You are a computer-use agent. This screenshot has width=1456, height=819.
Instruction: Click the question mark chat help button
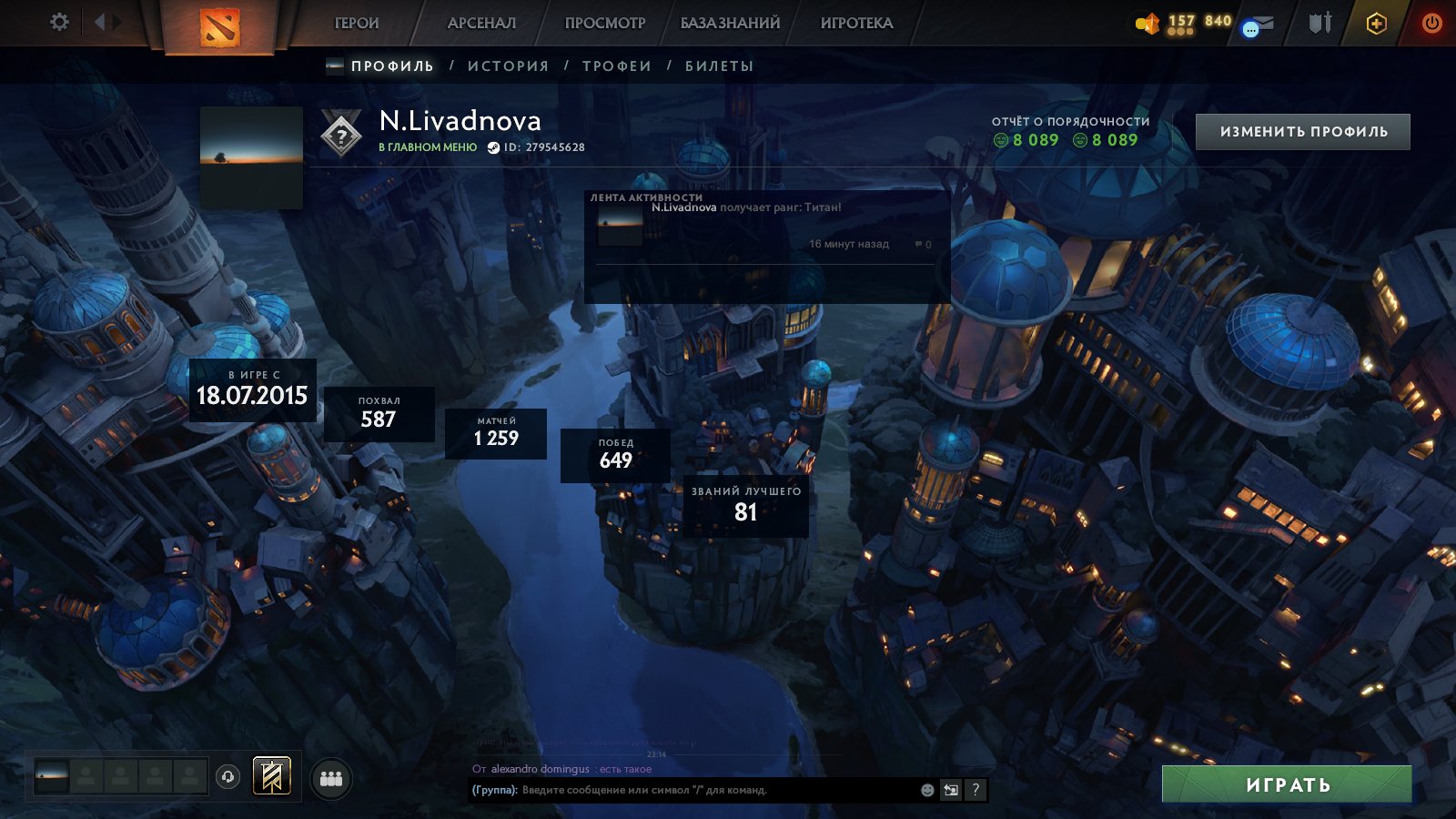tap(976, 790)
